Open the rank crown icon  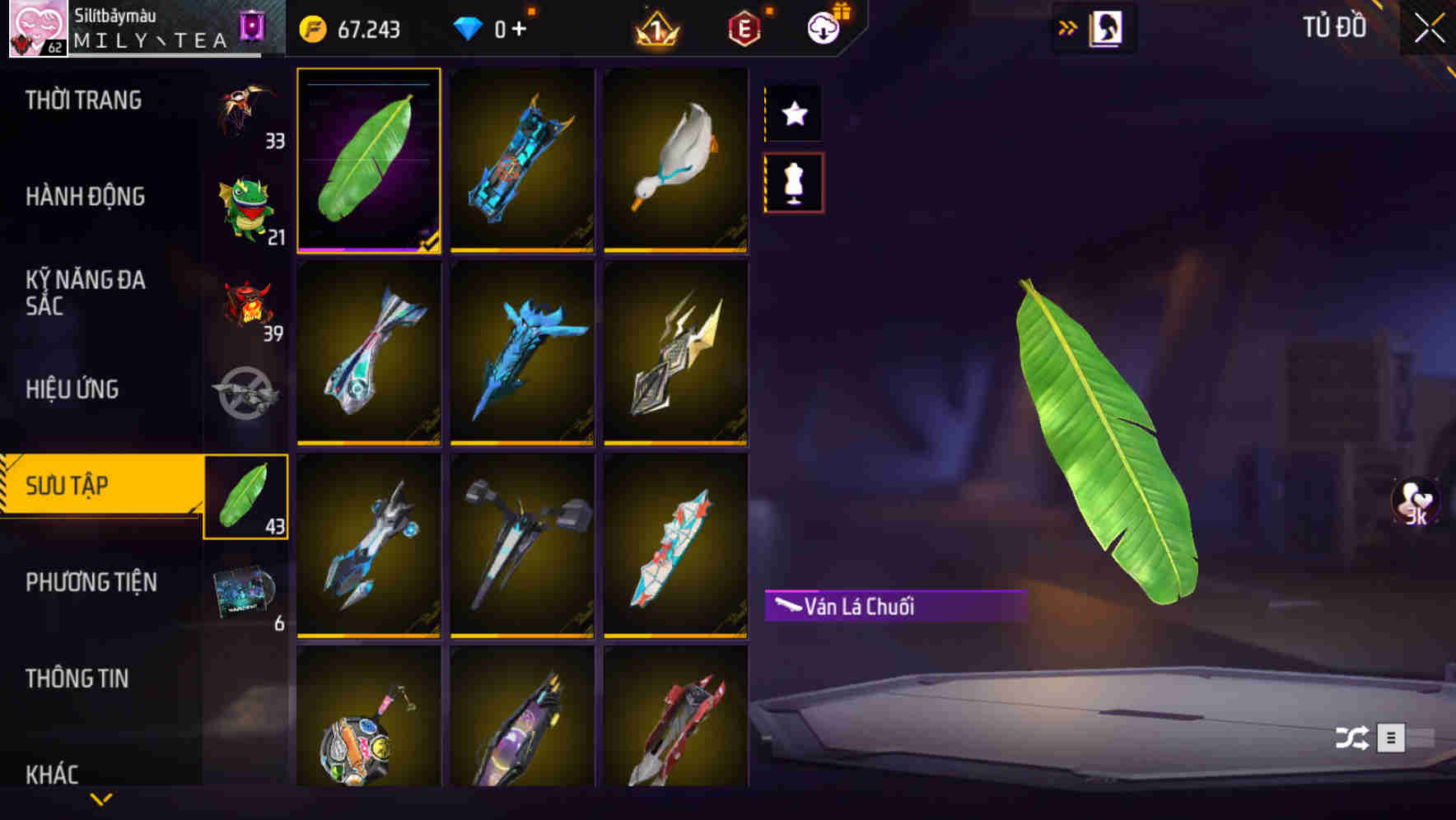[653, 27]
